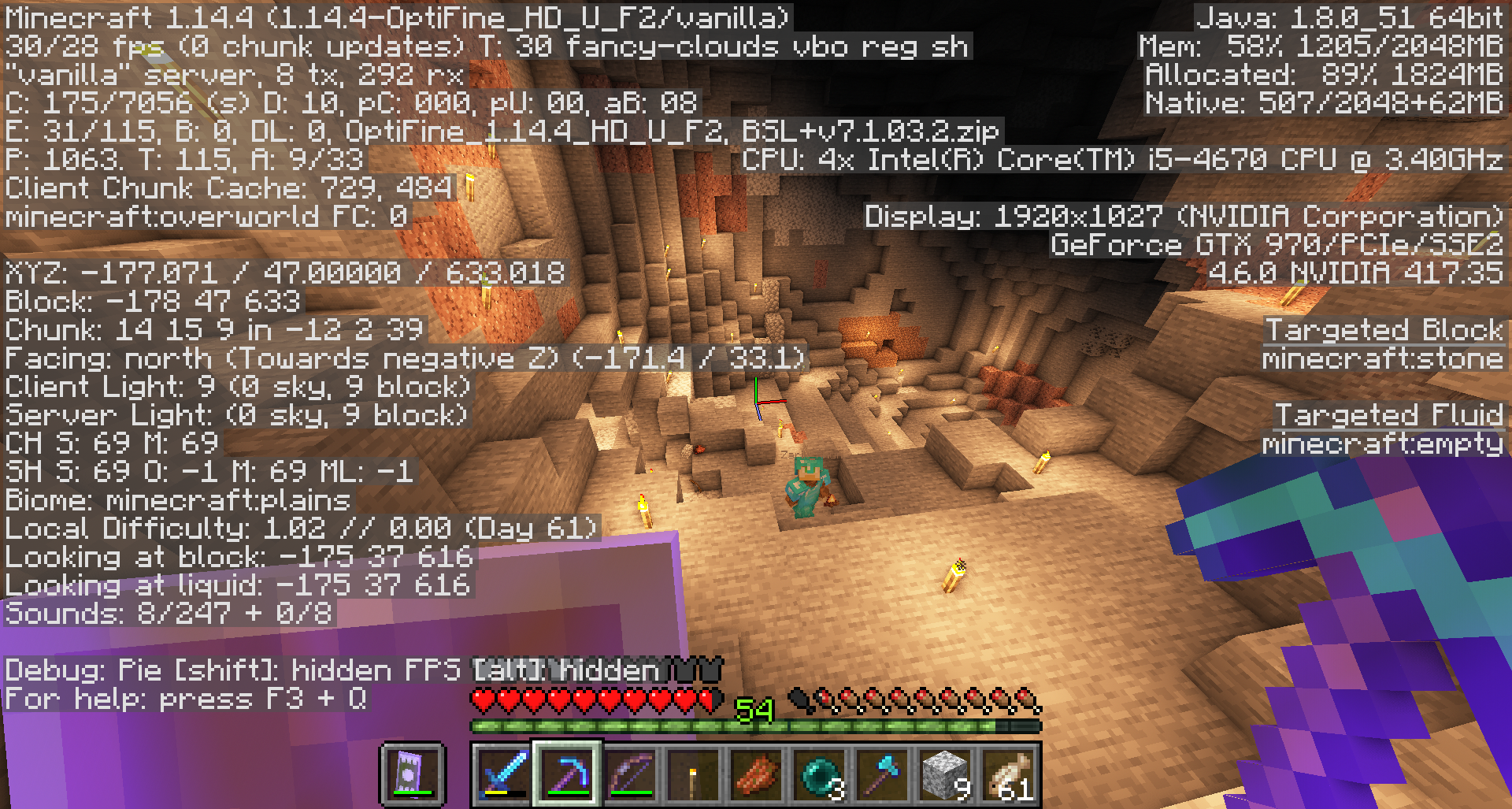Click the off-hand shield slot
This screenshot has height=809, width=1512.
(x=411, y=774)
